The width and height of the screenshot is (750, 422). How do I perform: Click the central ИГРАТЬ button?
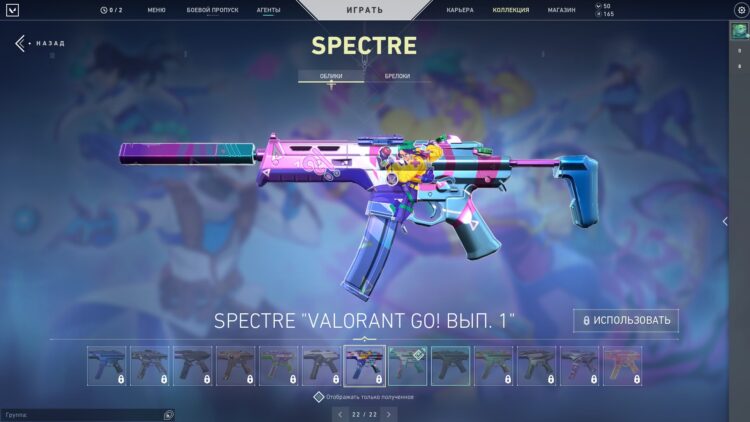pos(363,10)
